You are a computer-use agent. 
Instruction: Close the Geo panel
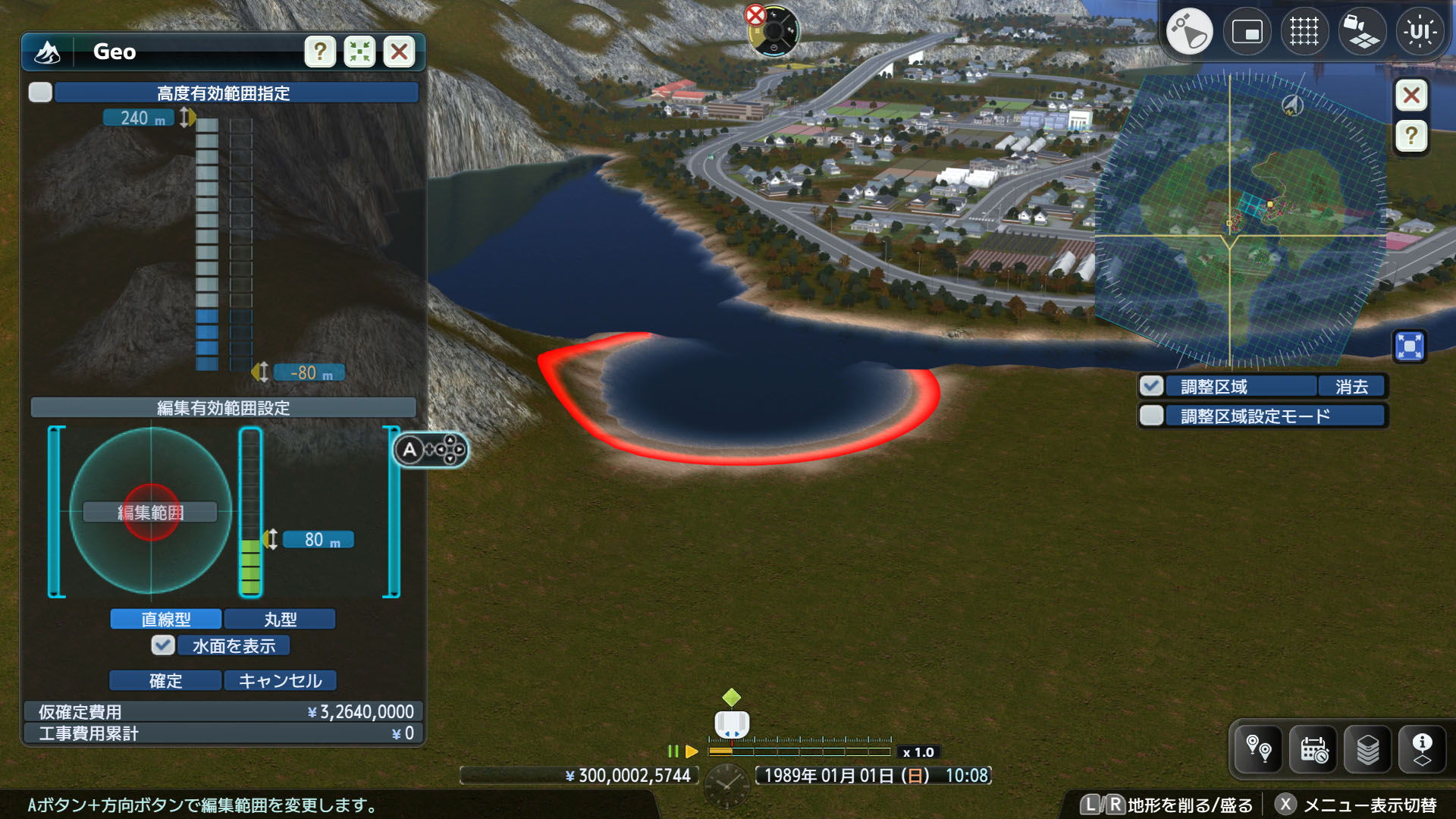click(x=399, y=52)
